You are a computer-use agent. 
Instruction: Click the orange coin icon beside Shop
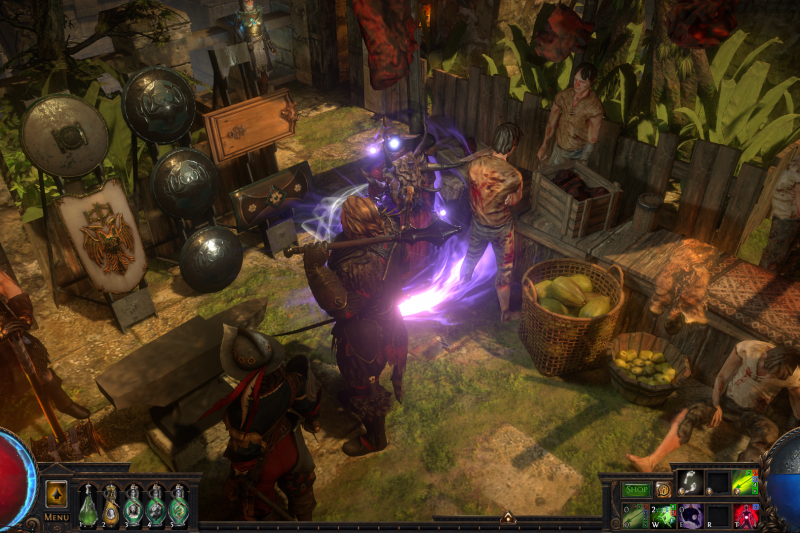(663, 490)
